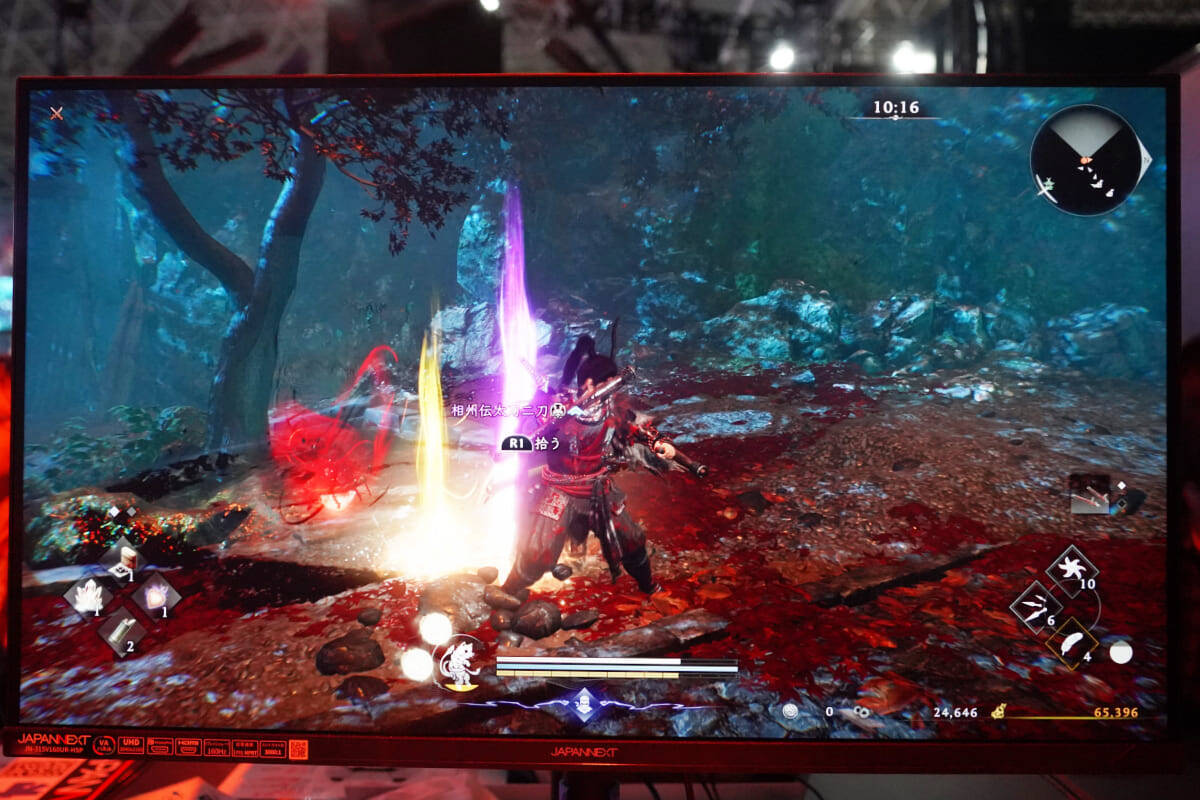The width and height of the screenshot is (1200, 800).
Task: Select the cylinder flask item slot
Action: click(120, 630)
